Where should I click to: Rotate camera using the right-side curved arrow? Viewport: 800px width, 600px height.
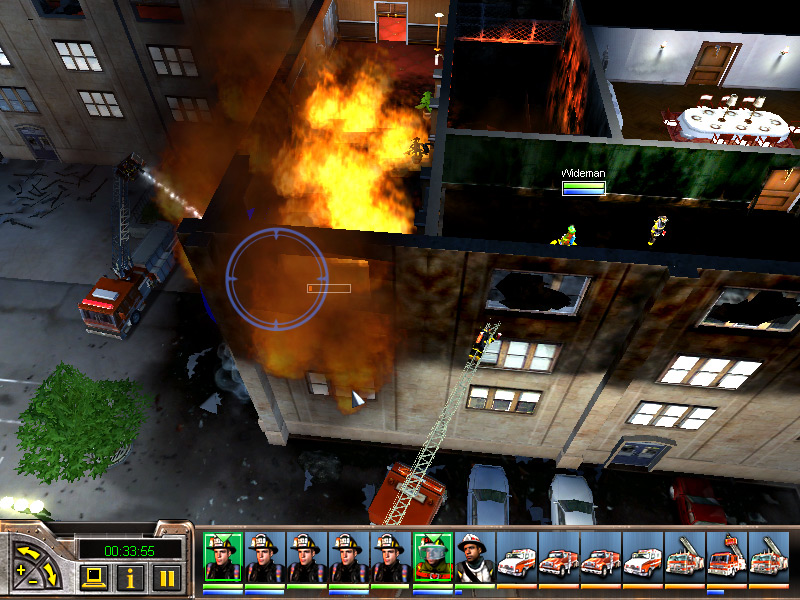point(54,573)
